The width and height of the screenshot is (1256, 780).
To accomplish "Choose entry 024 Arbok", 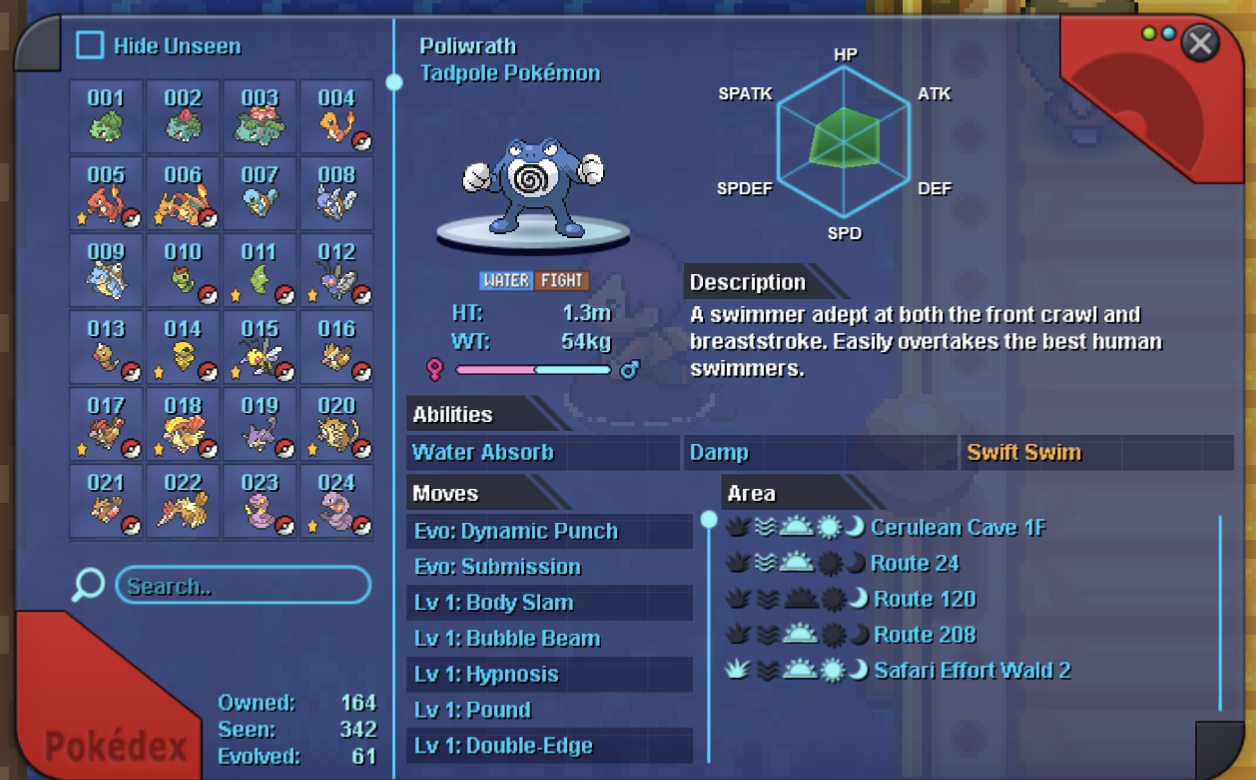I will pyautogui.click(x=337, y=501).
